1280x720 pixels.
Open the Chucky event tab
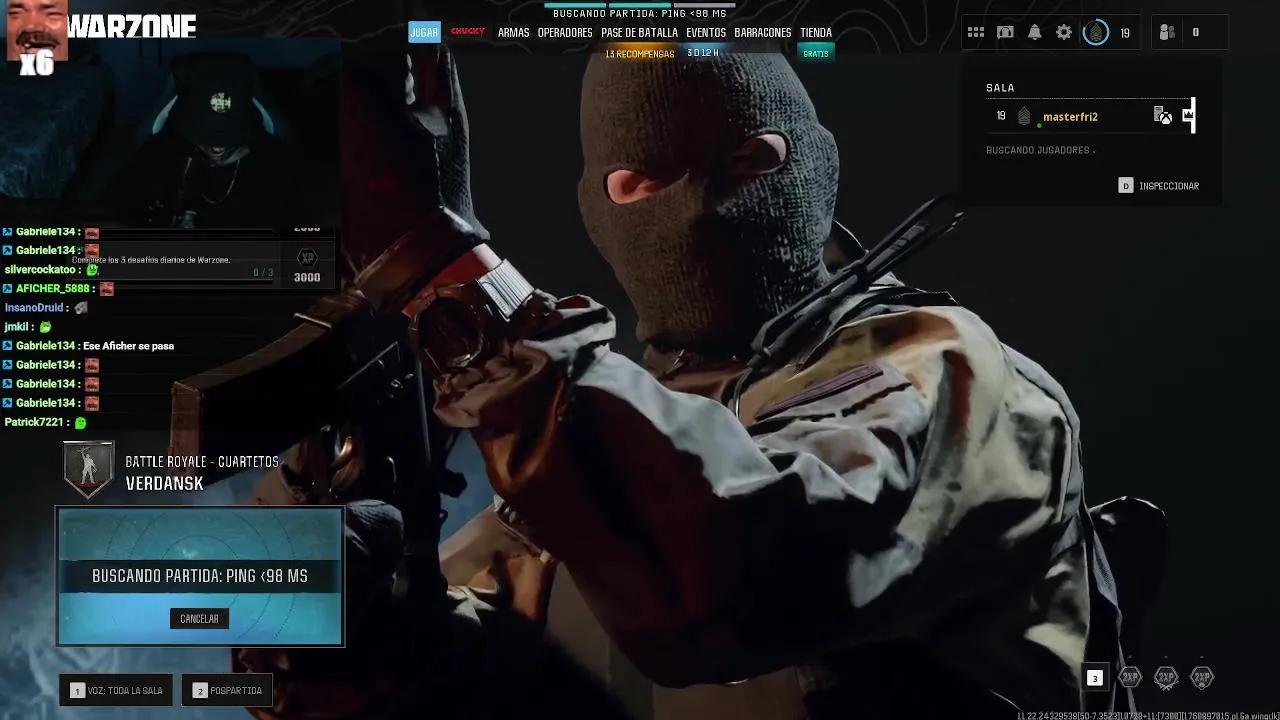(467, 32)
